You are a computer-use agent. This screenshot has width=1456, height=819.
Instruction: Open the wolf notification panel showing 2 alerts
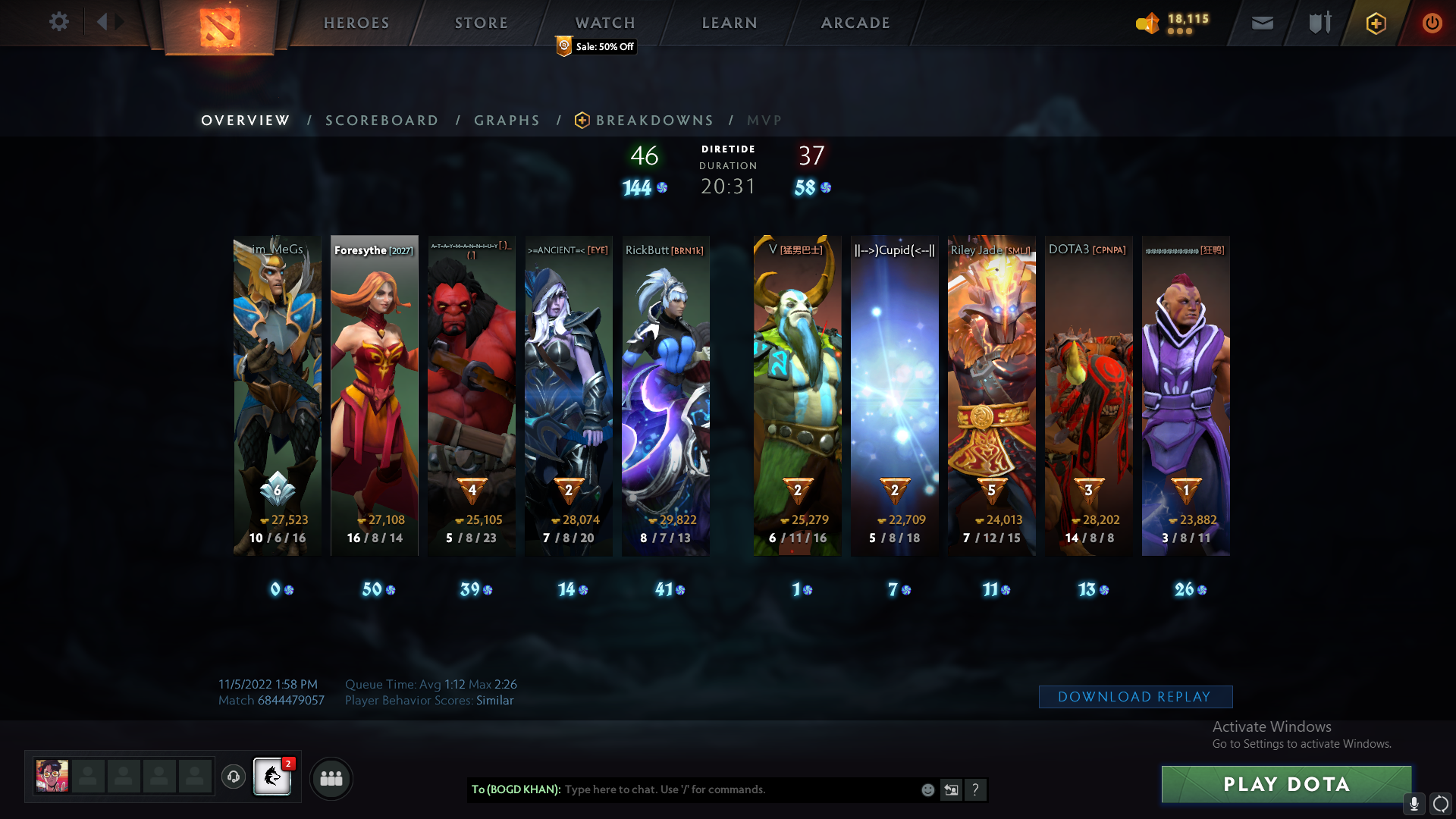tap(271, 778)
